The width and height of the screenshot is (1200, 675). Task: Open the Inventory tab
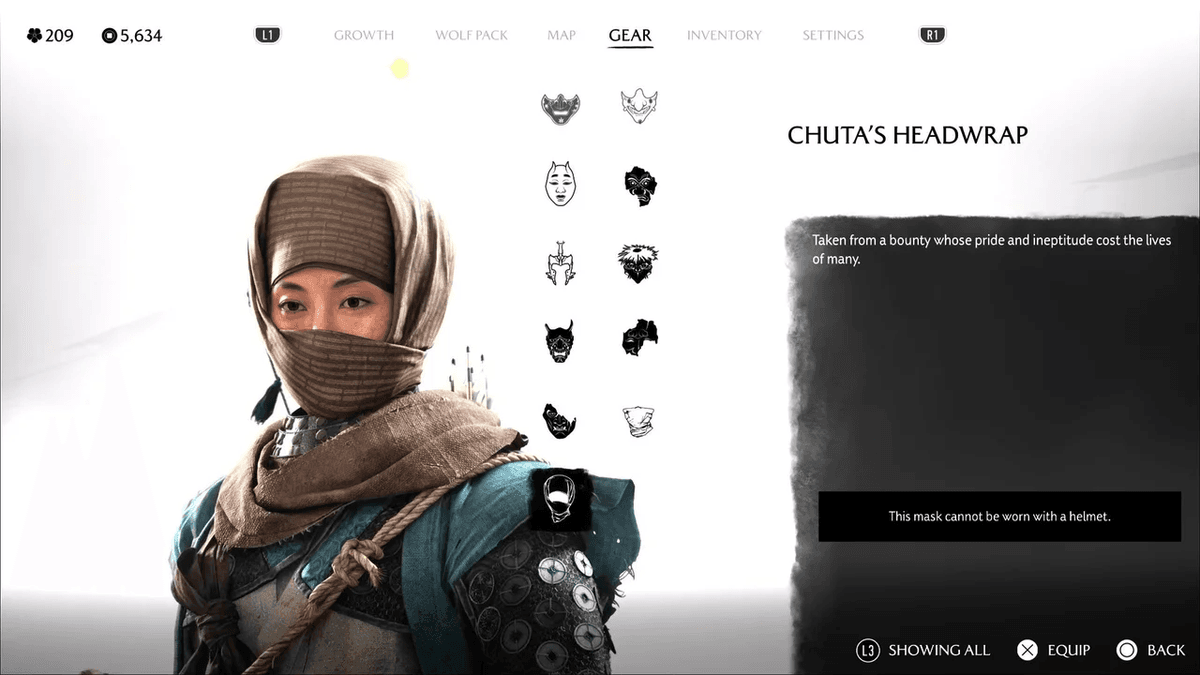724,35
